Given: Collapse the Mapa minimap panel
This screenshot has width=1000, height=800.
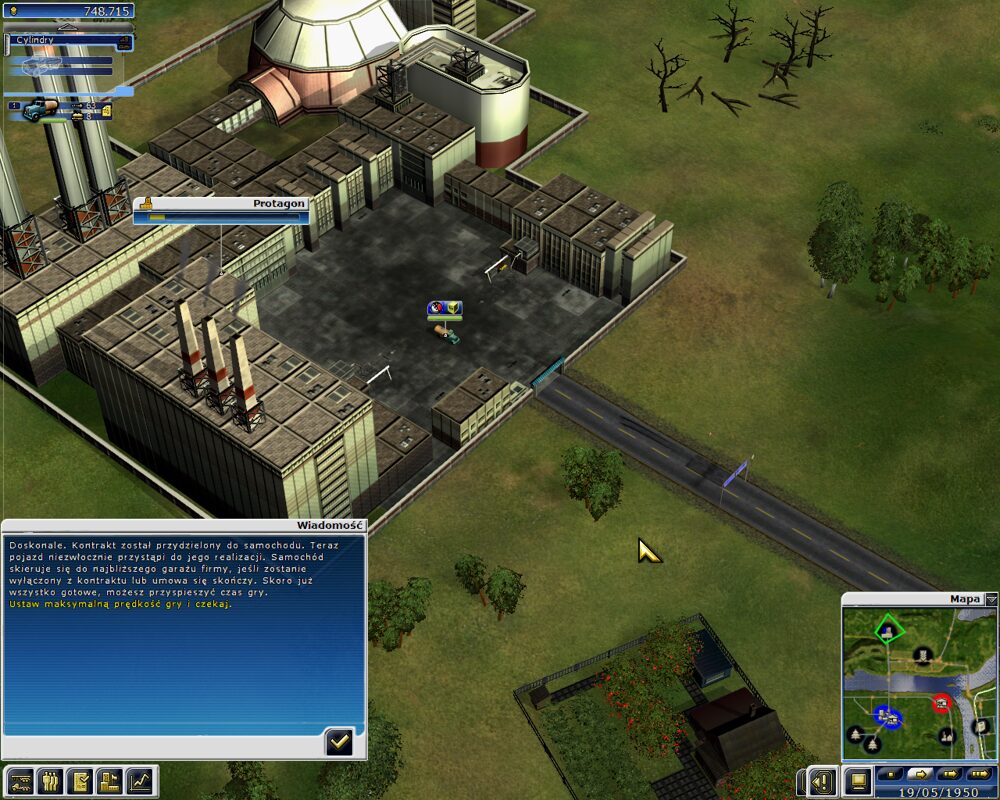Looking at the screenshot, I should (991, 599).
